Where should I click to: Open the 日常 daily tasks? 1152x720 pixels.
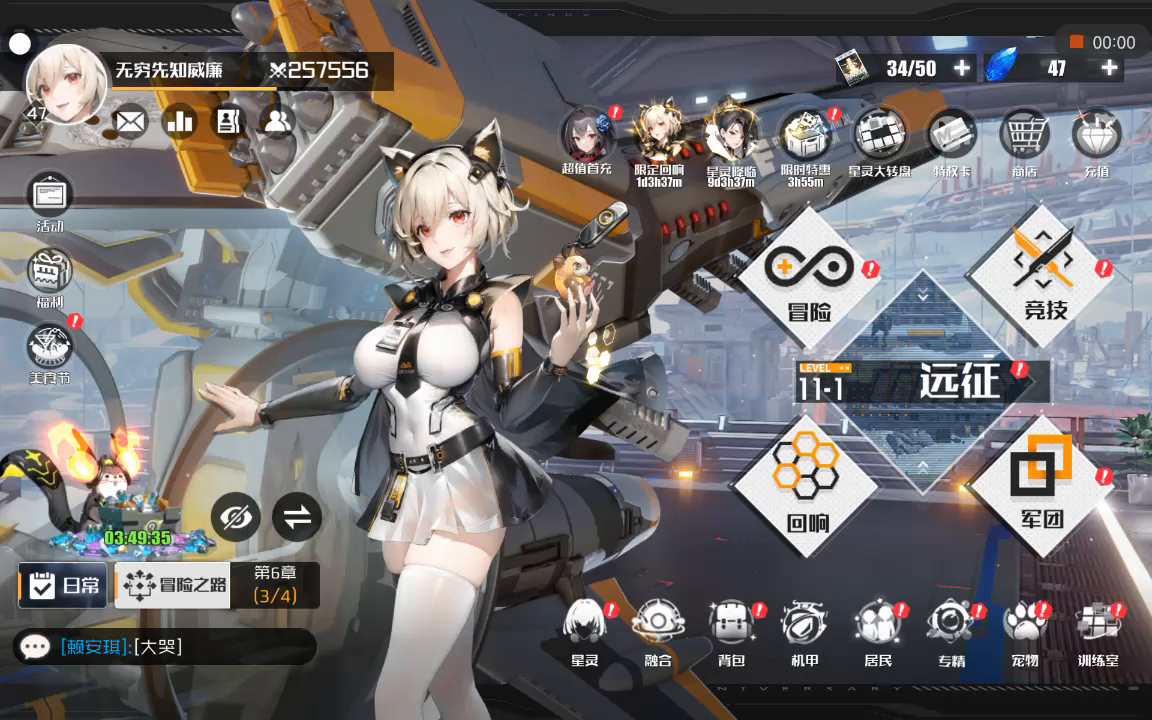[x=62, y=586]
